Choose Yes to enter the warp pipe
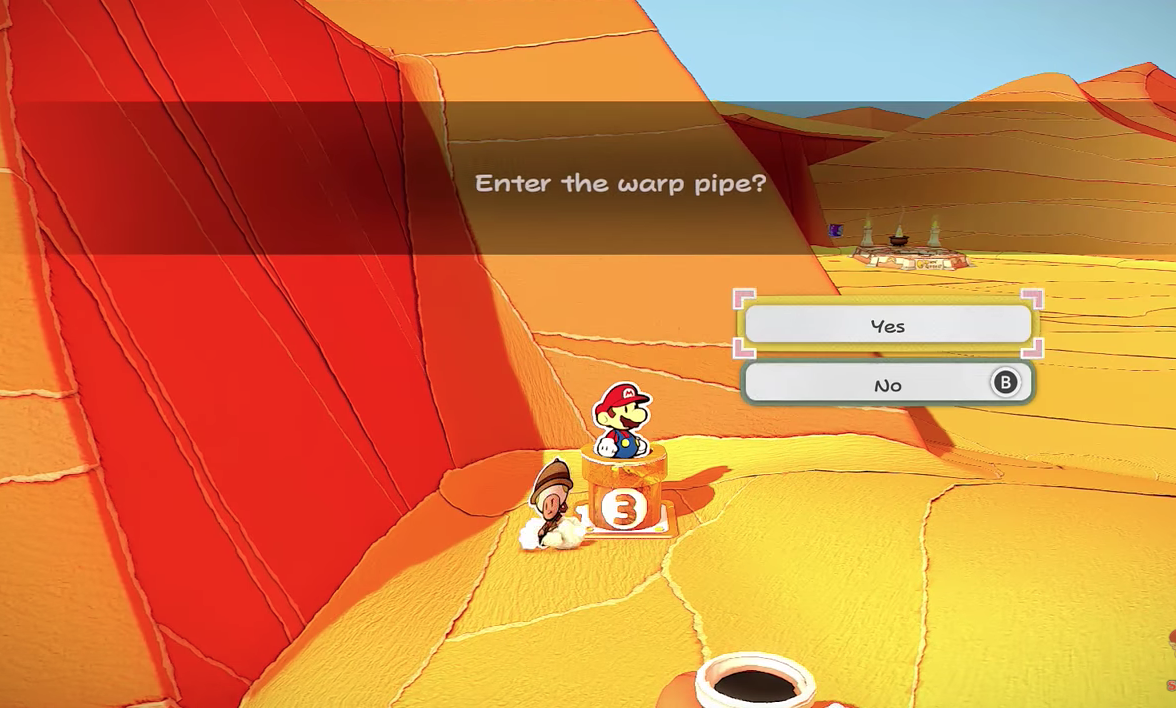Image resolution: width=1176 pixels, height=708 pixels. [x=887, y=326]
